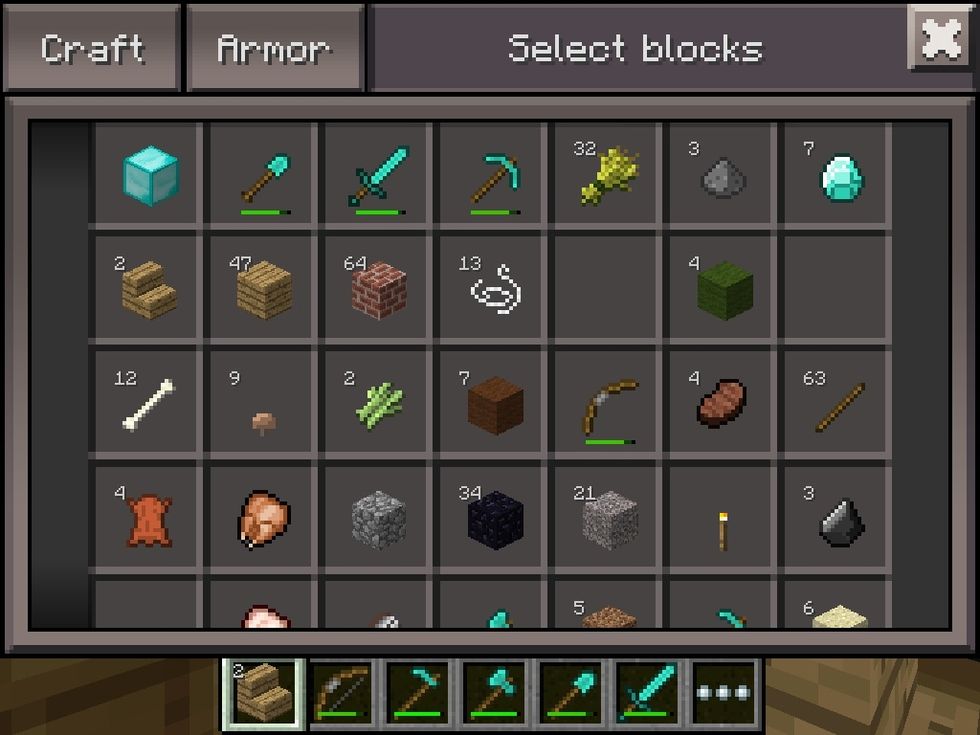Select the bow in the inventory grid
The image size is (980, 735).
coord(609,404)
